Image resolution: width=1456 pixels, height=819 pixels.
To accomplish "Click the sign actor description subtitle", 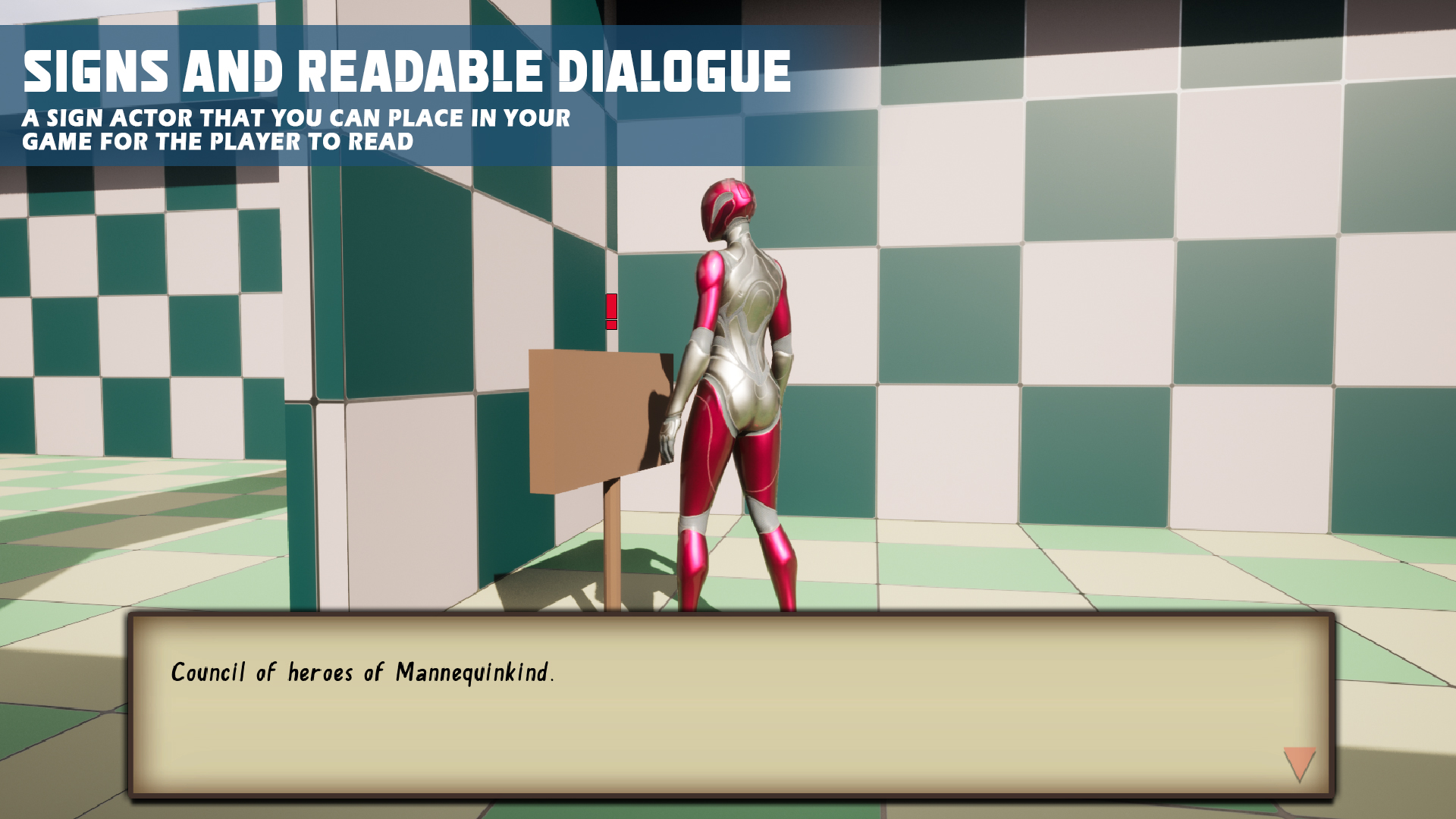I will pyautogui.click(x=296, y=127).
